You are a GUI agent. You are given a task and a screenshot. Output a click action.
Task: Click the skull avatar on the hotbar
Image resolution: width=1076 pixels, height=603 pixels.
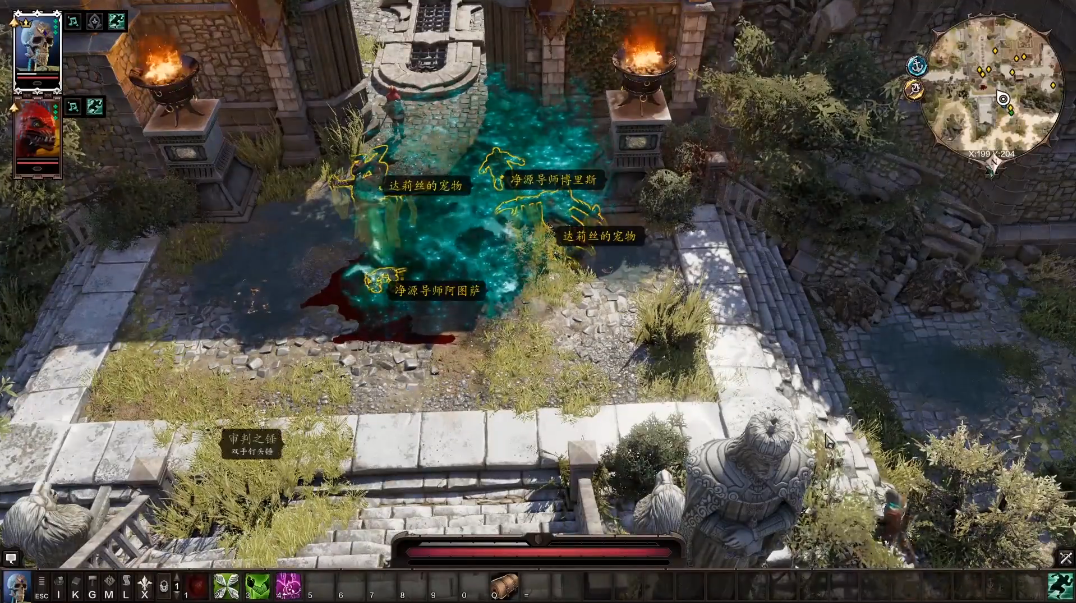(16, 586)
